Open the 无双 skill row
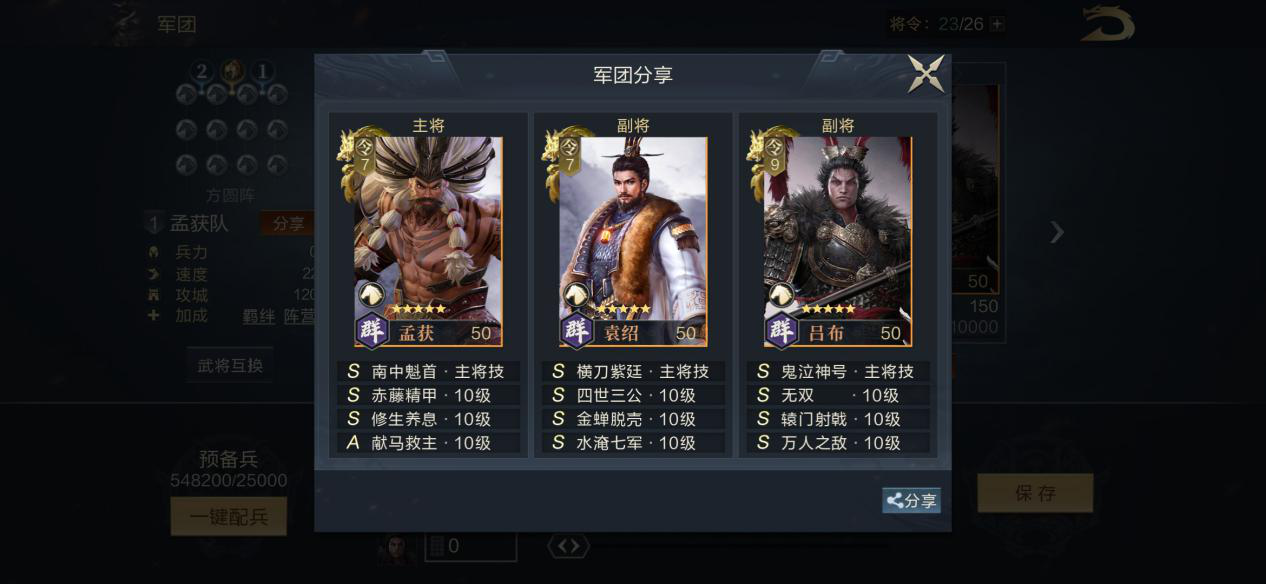1266x584 pixels. tap(837, 395)
